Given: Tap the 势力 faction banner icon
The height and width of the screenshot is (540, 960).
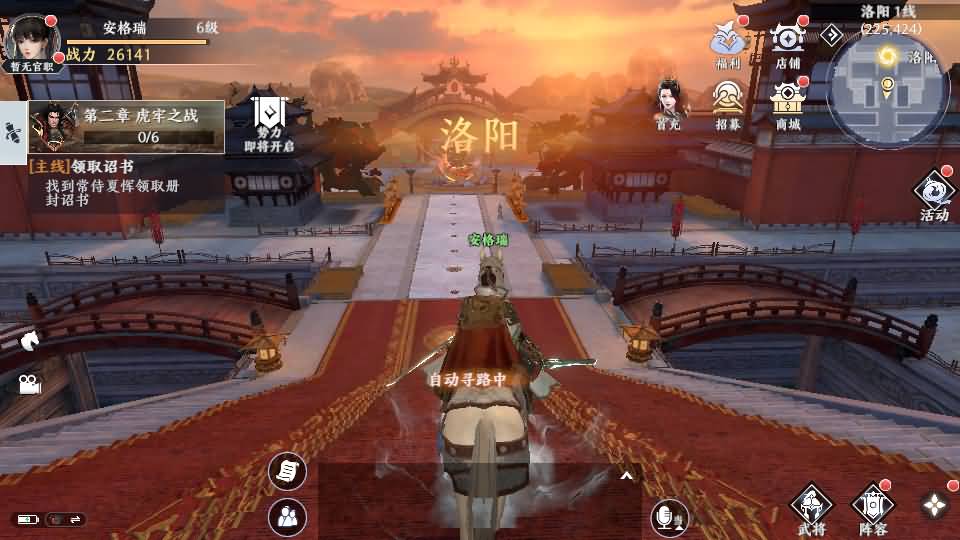Looking at the screenshot, I should click(x=269, y=120).
